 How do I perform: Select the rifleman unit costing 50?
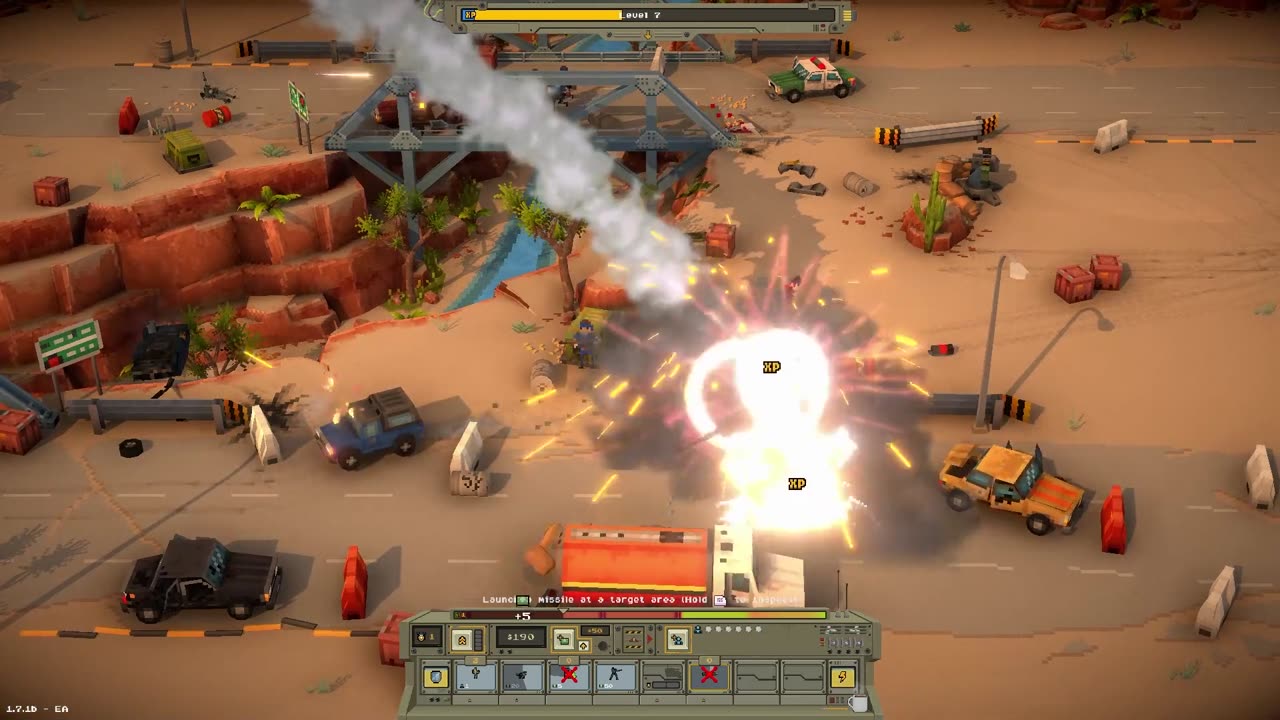click(x=615, y=677)
